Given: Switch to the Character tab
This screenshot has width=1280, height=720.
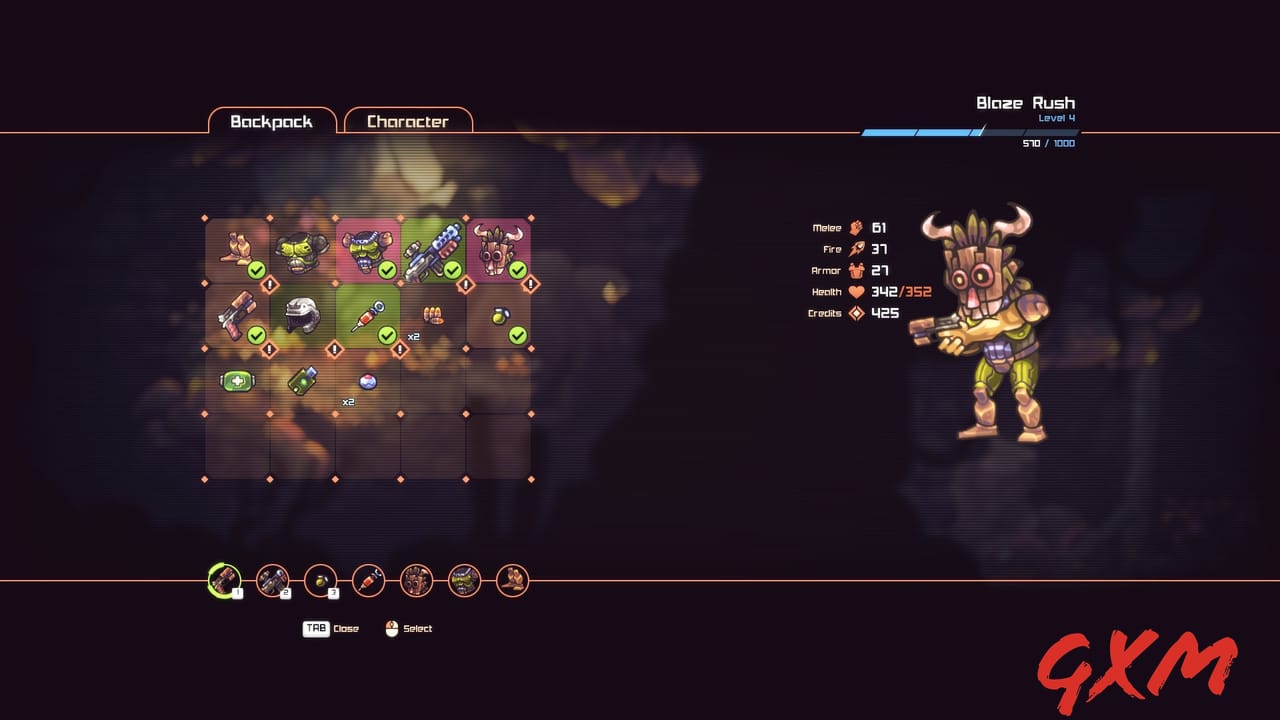Looking at the screenshot, I should (408, 121).
